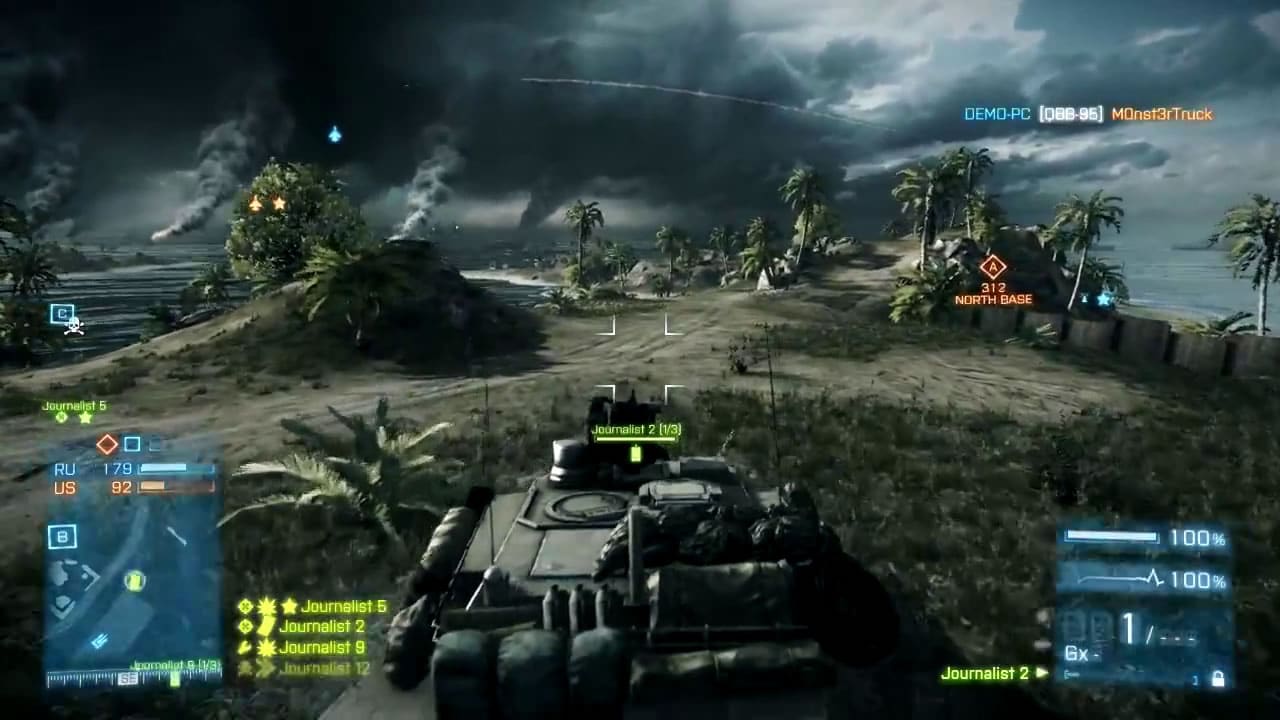The height and width of the screenshot is (720, 1280).
Task: Click the orange diamond flag status icon
Action: tap(106, 444)
